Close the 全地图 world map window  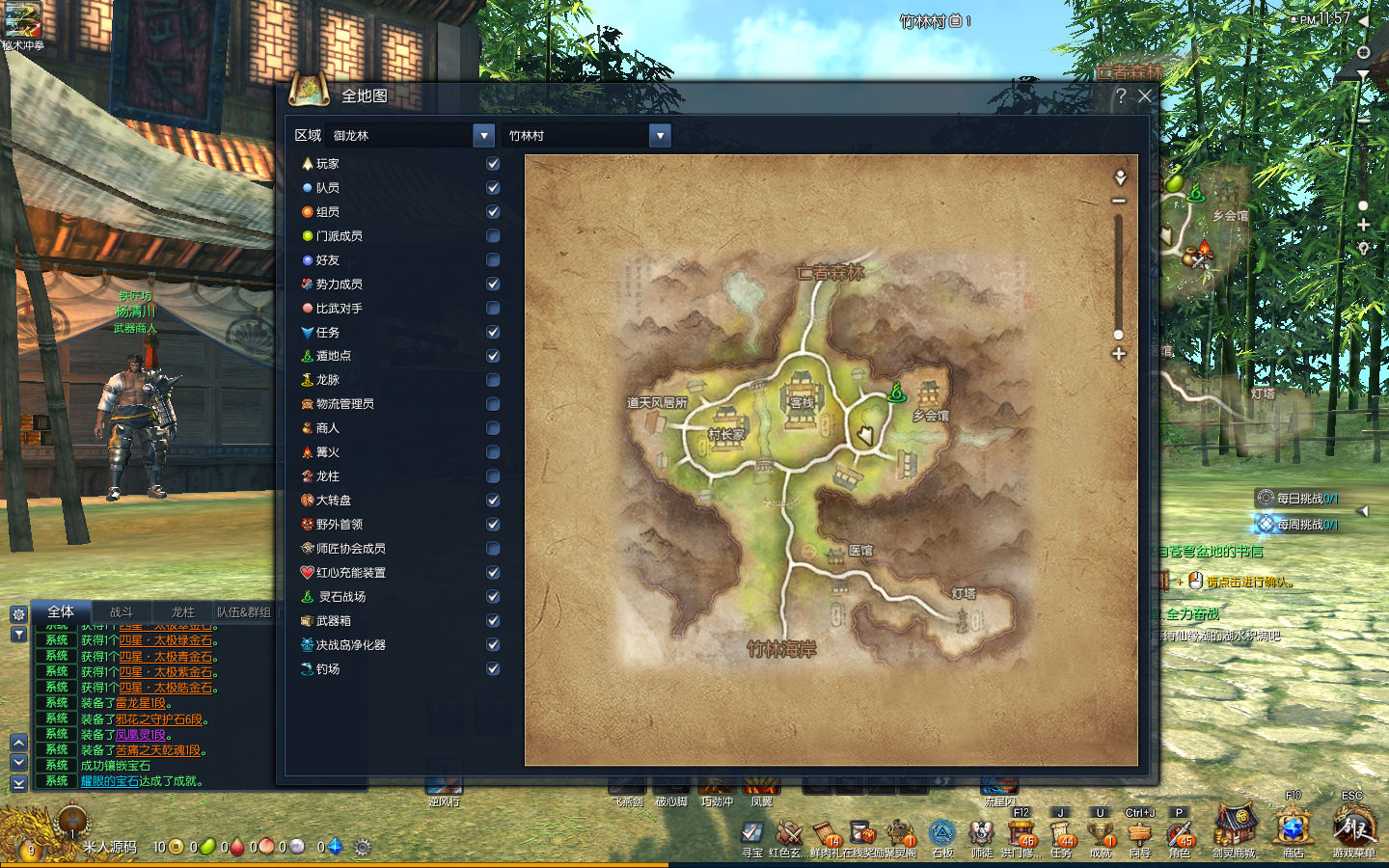pyautogui.click(x=1145, y=96)
